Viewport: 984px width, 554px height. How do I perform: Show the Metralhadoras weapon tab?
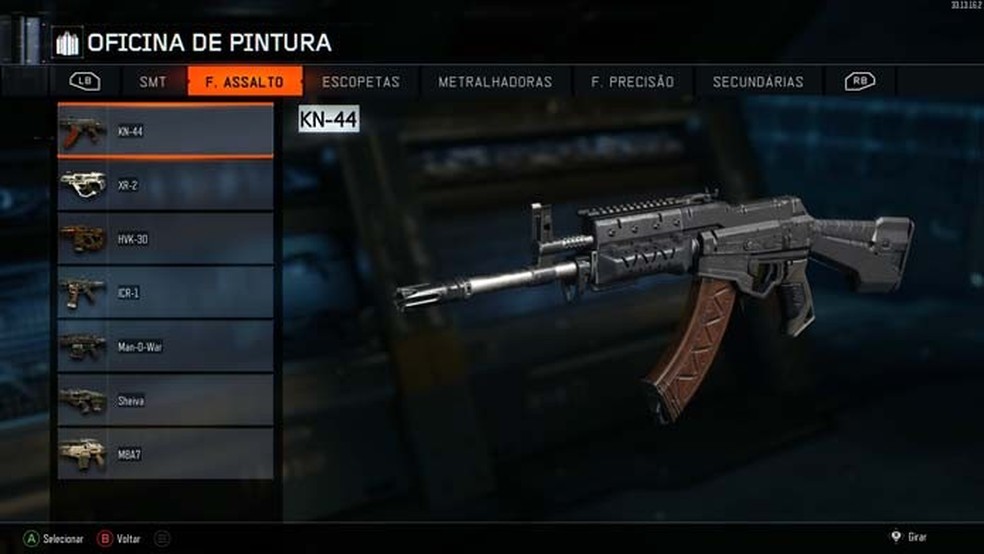pyautogui.click(x=495, y=82)
